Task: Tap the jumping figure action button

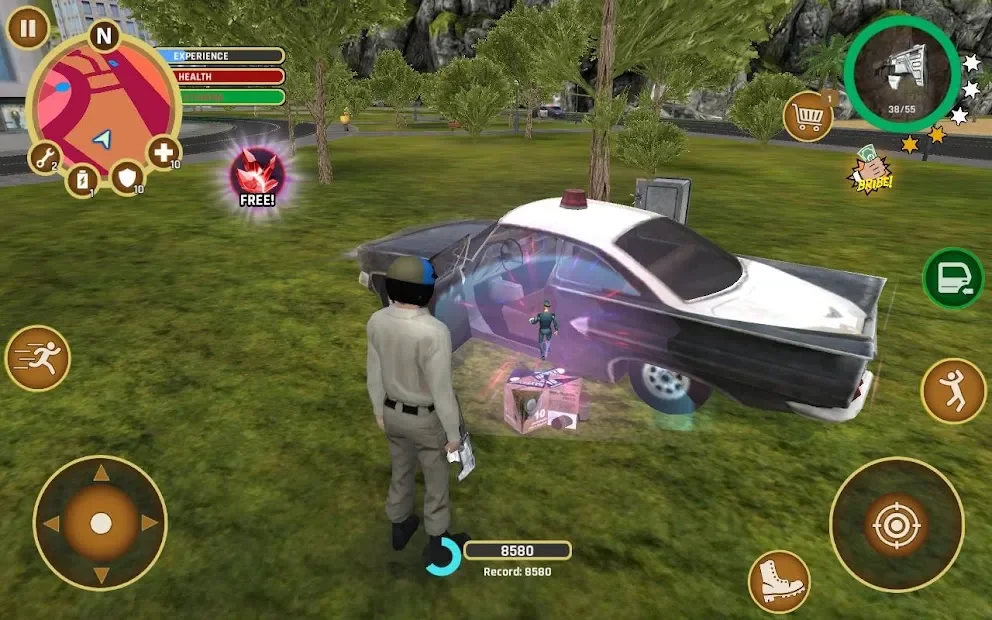Action: (x=953, y=390)
